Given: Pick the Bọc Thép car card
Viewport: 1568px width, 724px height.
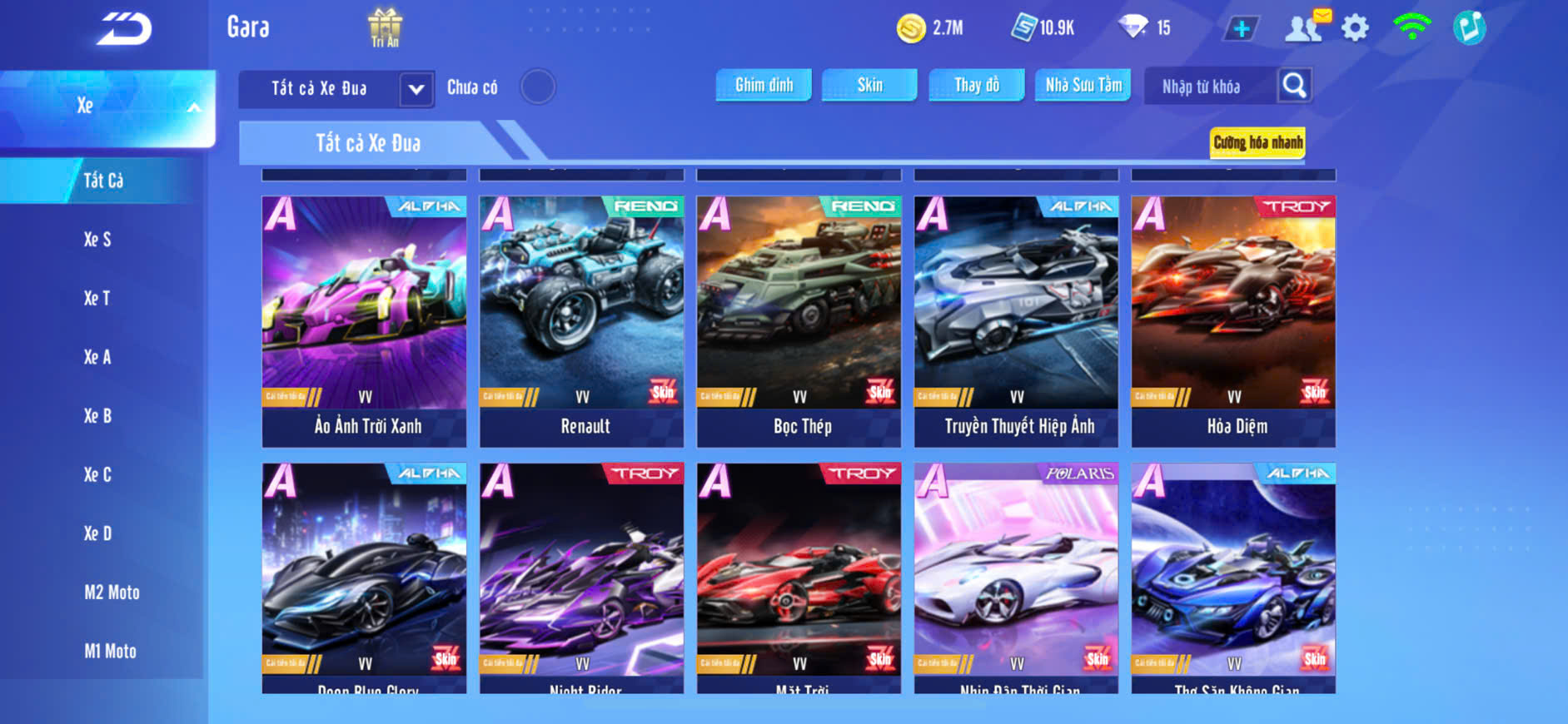Looking at the screenshot, I should [x=799, y=320].
